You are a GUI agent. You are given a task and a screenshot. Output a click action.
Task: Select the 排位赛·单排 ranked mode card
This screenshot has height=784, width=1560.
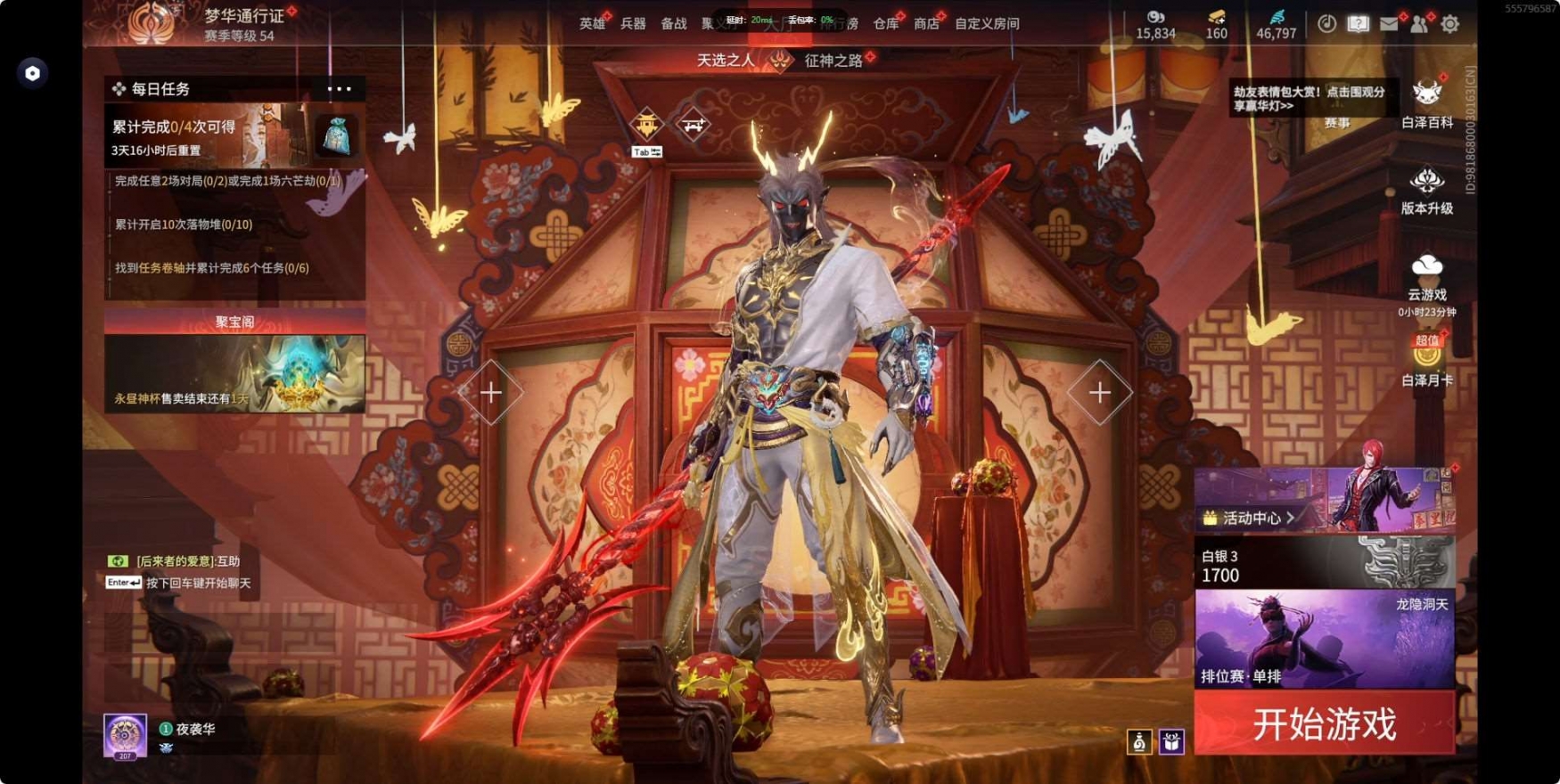1324,639
